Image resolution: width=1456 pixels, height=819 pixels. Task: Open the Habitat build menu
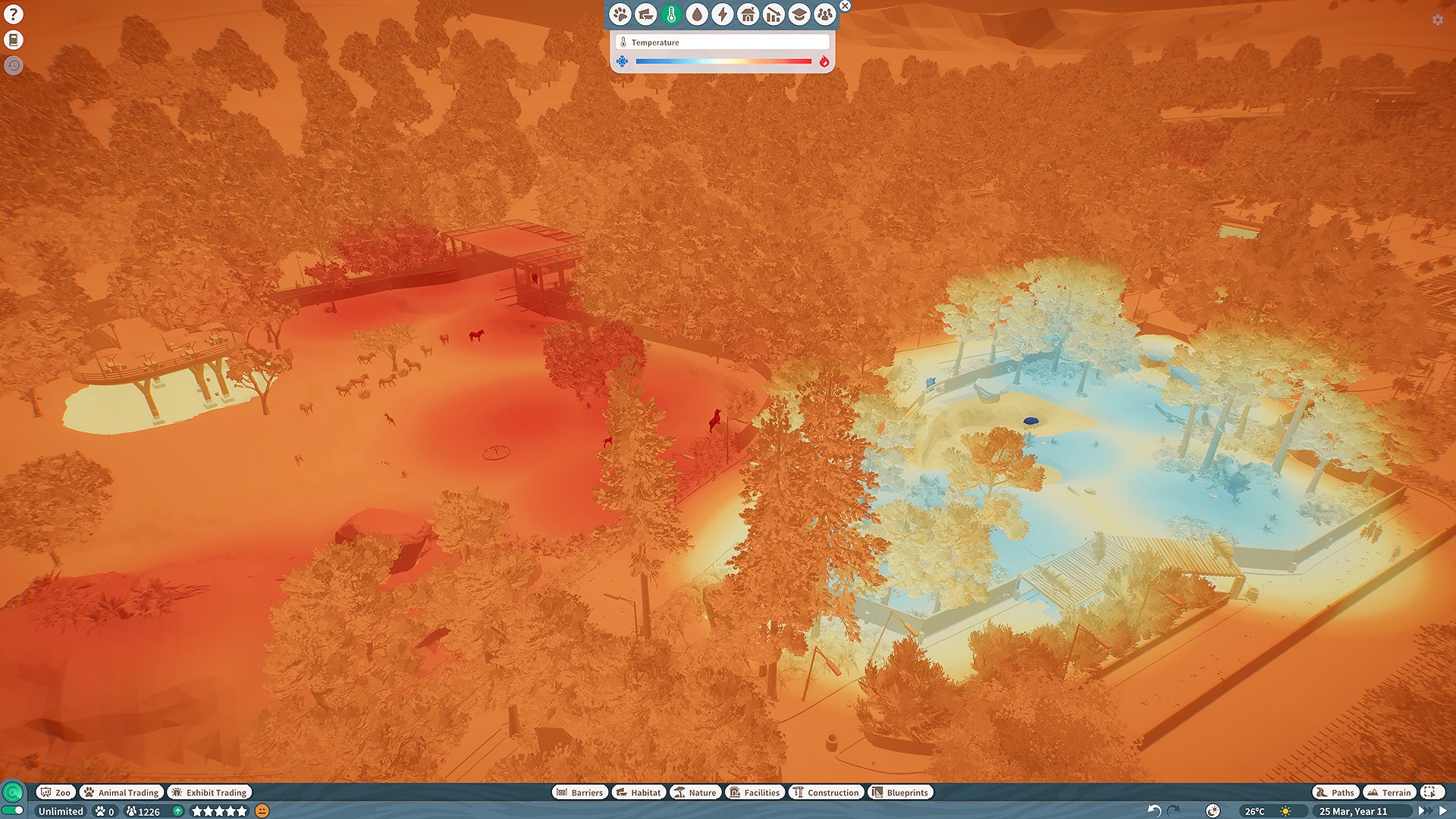pyautogui.click(x=639, y=792)
